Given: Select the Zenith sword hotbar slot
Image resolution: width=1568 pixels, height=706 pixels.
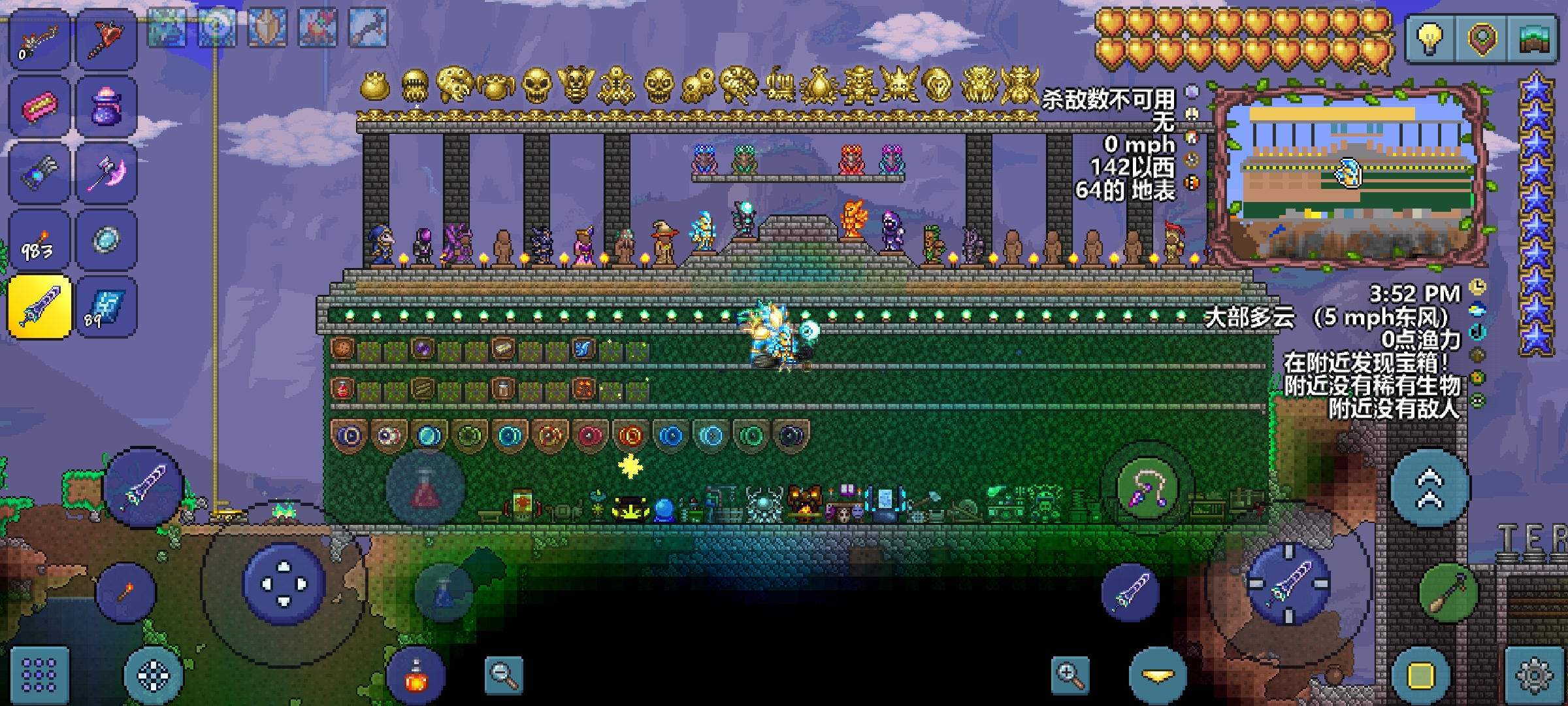Looking at the screenshot, I should click(39, 306).
